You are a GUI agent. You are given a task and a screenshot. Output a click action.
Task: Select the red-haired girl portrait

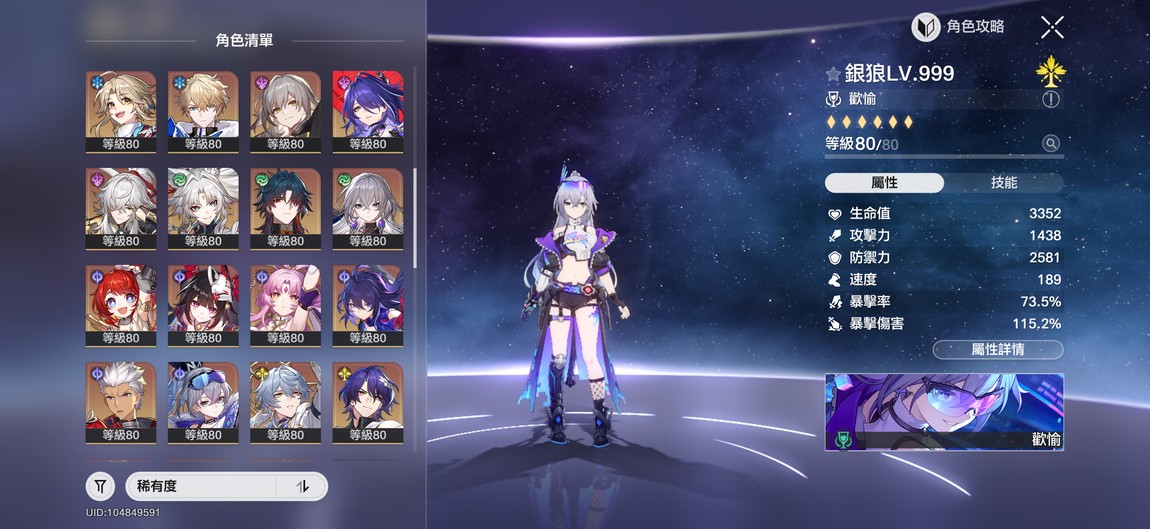point(121,299)
